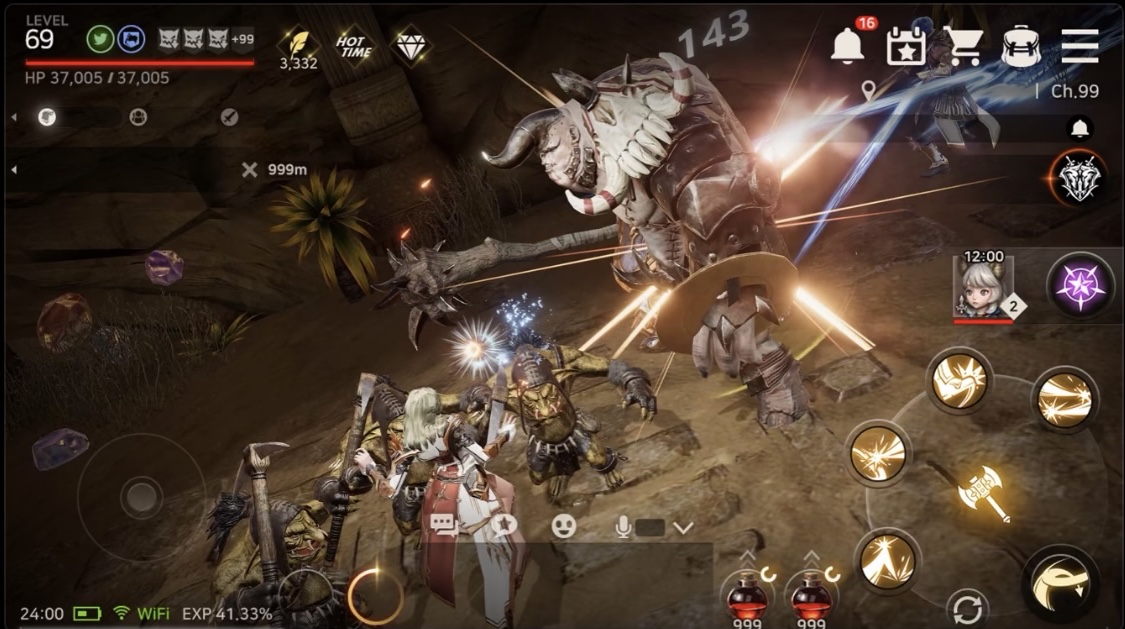Toggle the microphone voice chat
Screen dimensions: 1125x629
622,526
